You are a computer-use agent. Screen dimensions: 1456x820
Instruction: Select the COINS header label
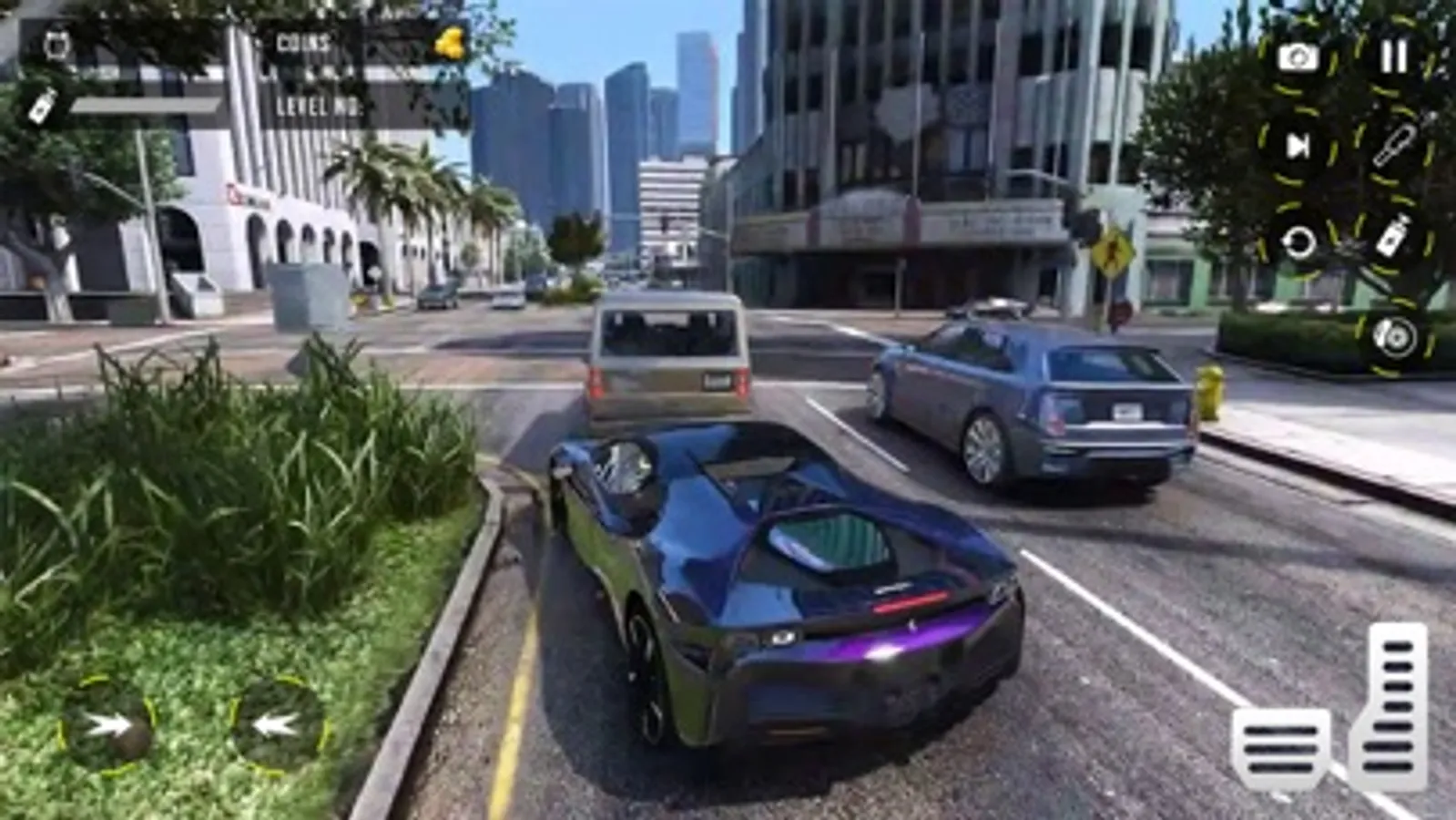tap(303, 40)
